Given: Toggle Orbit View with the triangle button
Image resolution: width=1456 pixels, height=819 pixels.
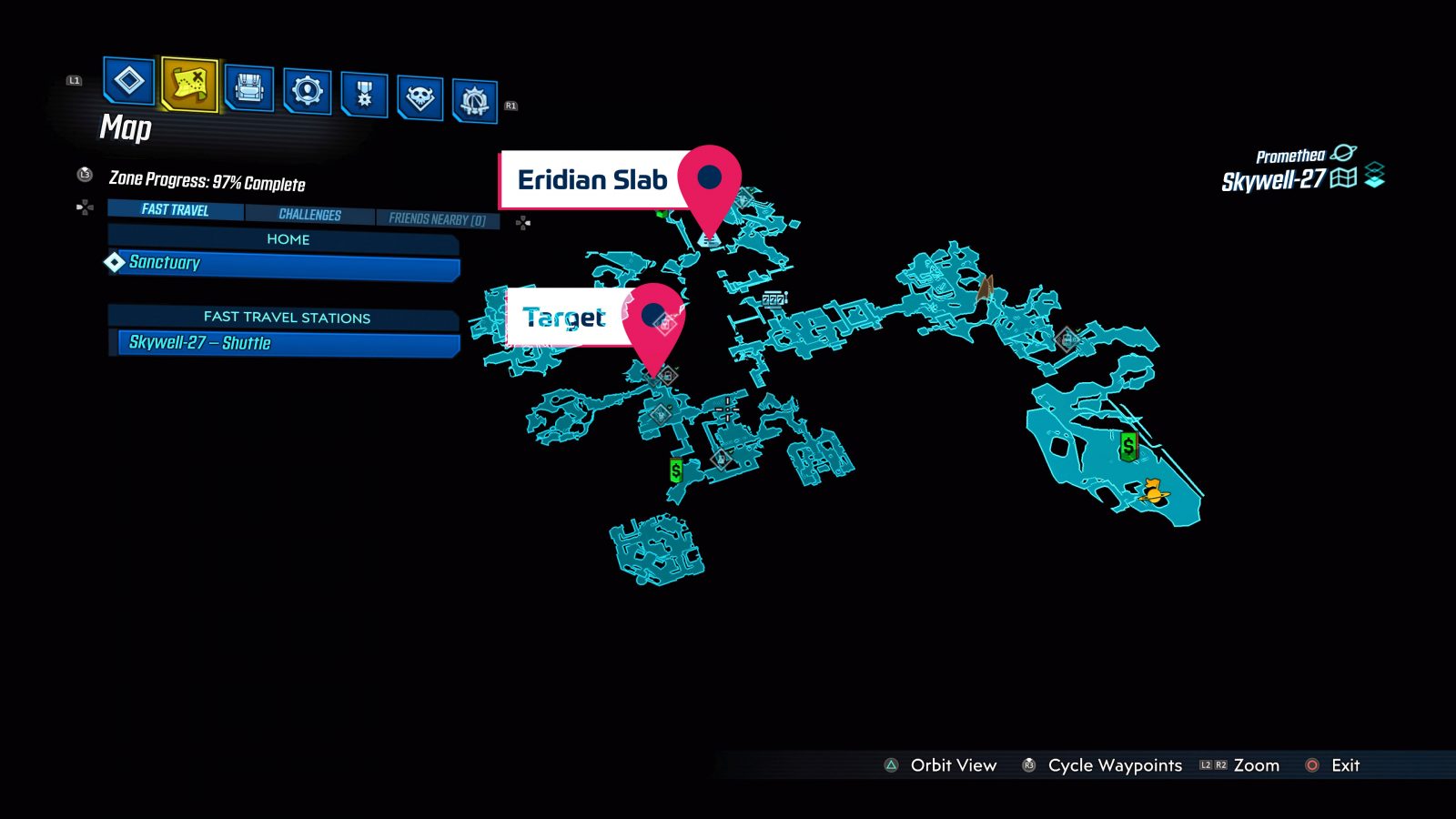Looking at the screenshot, I should (889, 765).
